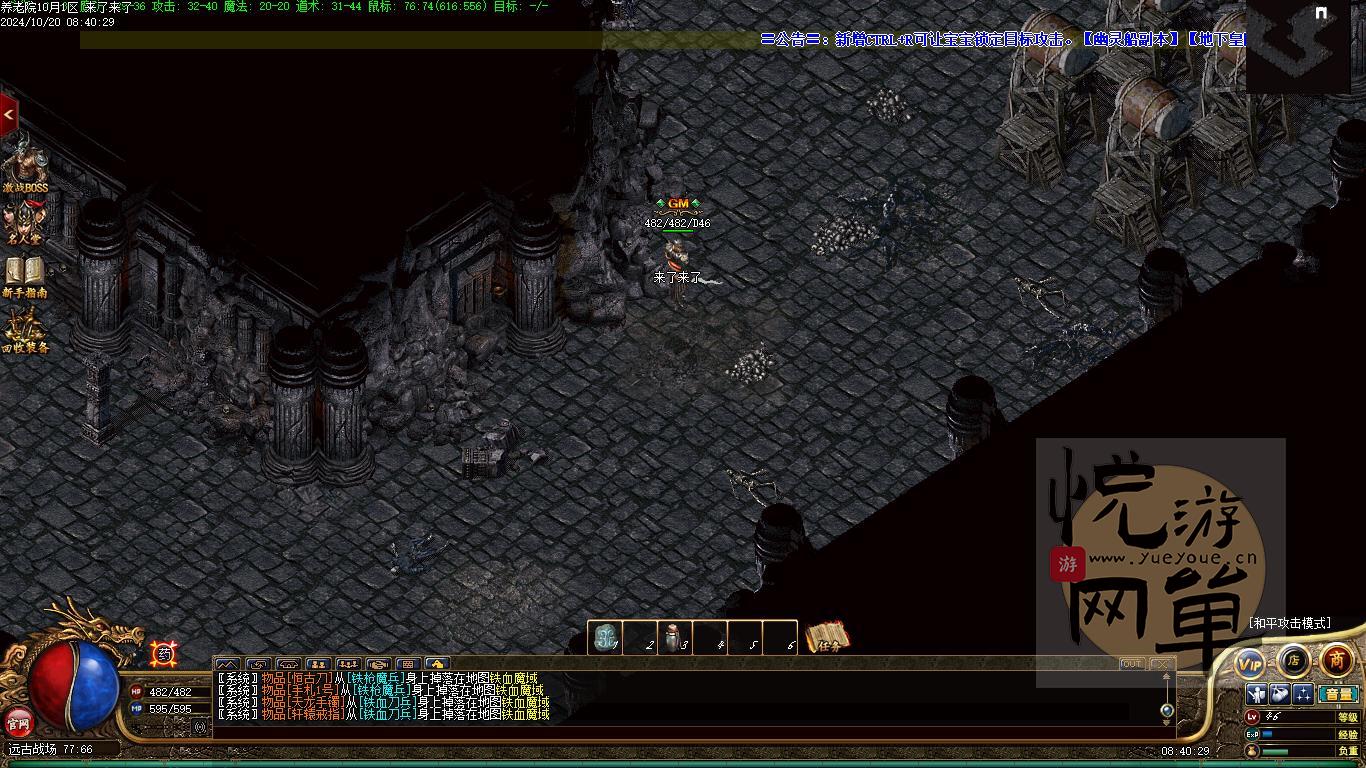
Task: Open the character figure icon panel
Action: coord(1257,694)
